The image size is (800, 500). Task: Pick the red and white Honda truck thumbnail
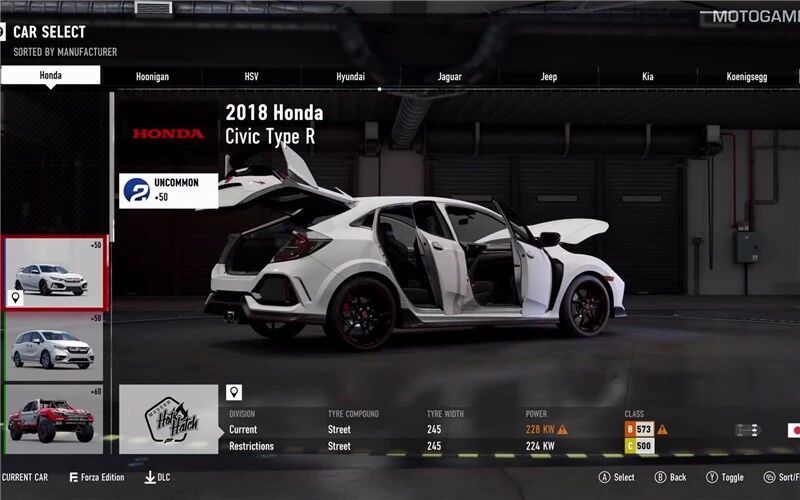[54, 420]
